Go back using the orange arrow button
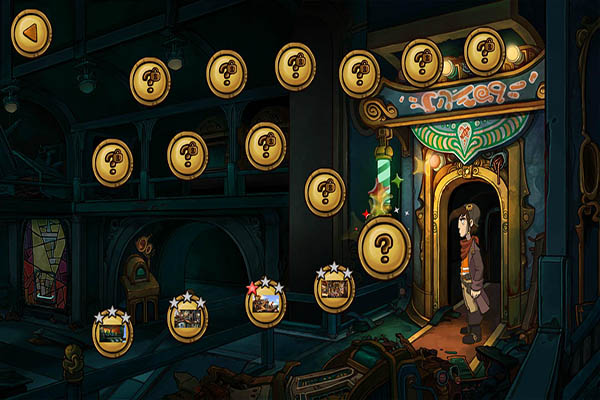This screenshot has width=600, height=400. coord(31,33)
